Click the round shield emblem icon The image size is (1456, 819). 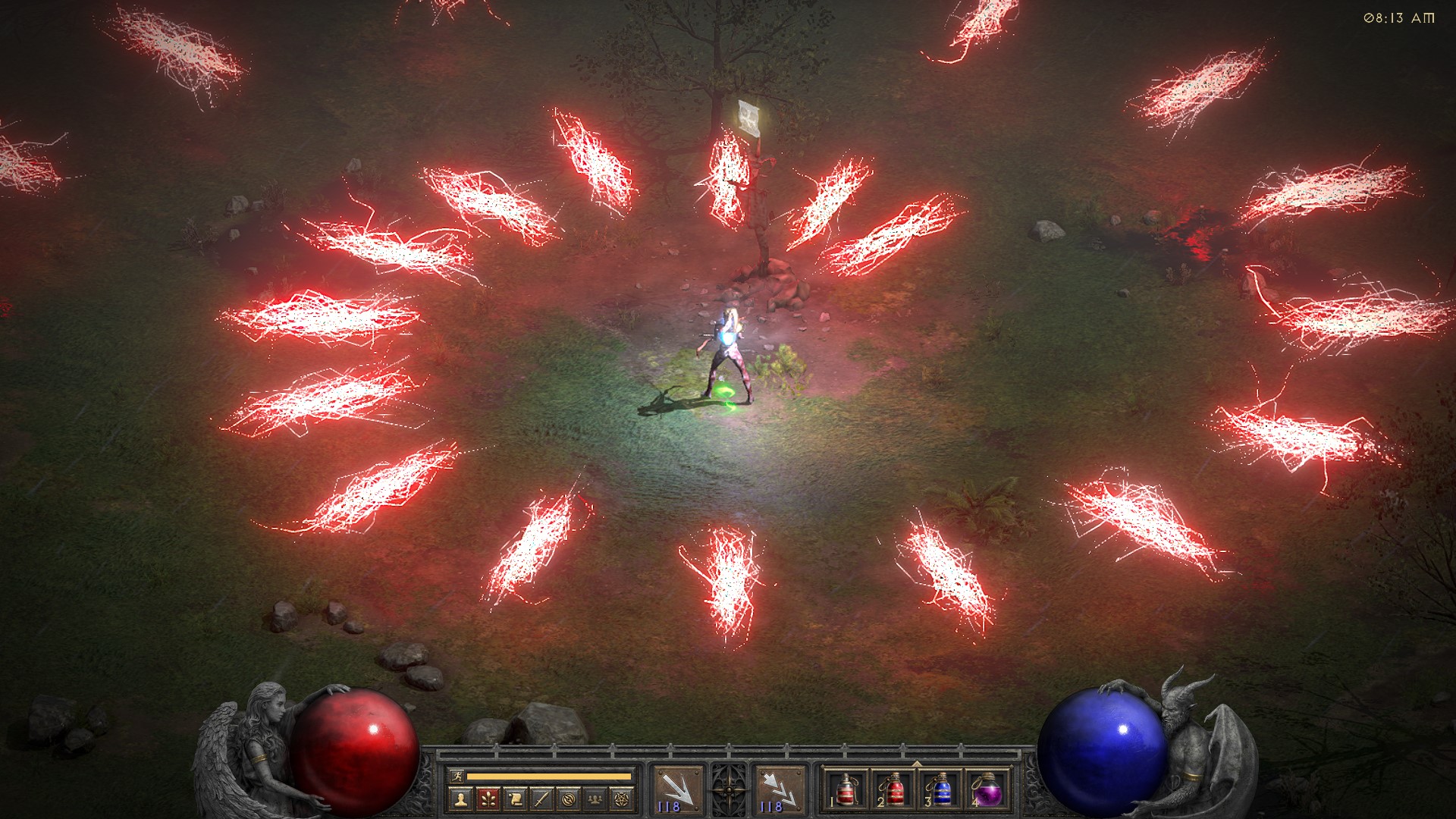pos(568,798)
